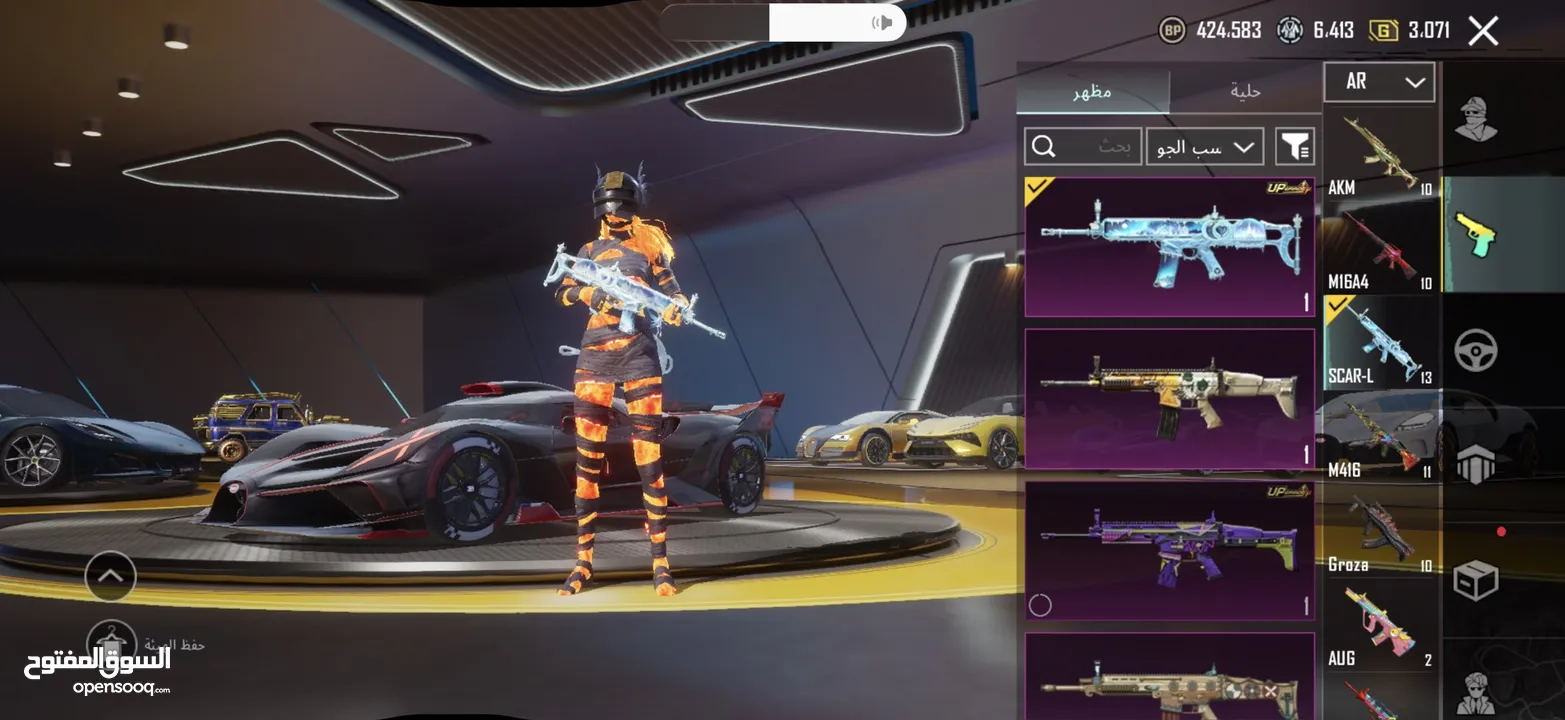Switch to the مظهر tab
The width and height of the screenshot is (1565, 720).
click(x=1093, y=91)
